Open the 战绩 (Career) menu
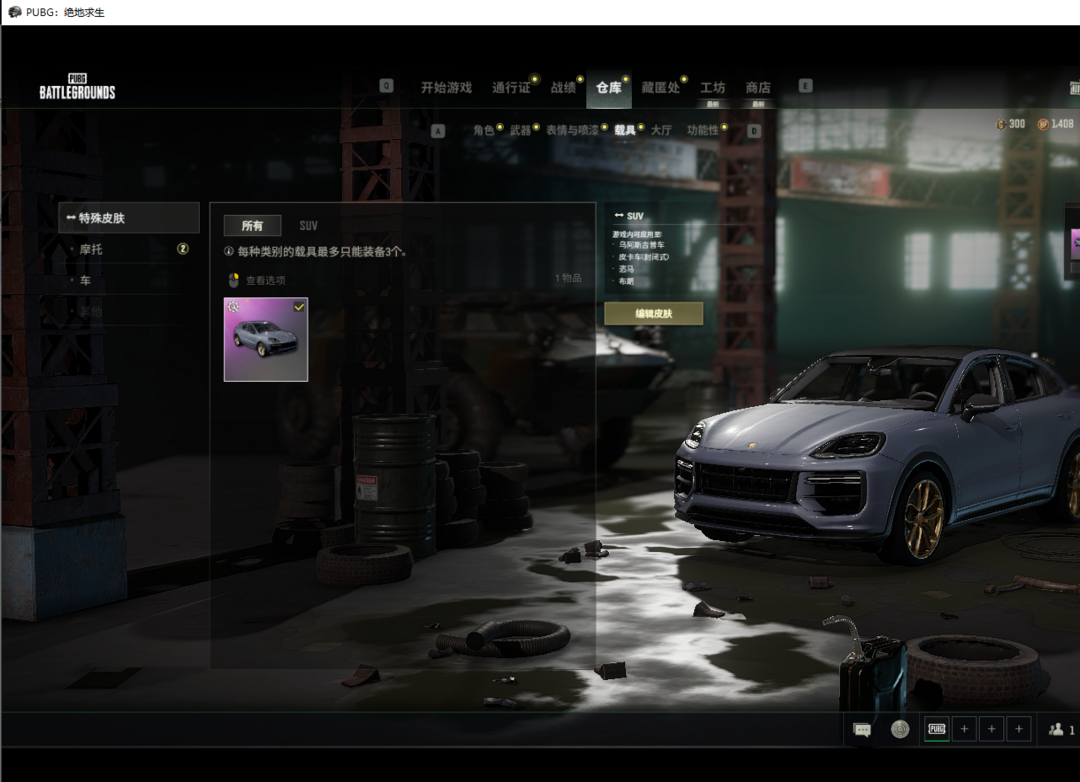This screenshot has height=782, width=1080. [x=563, y=88]
